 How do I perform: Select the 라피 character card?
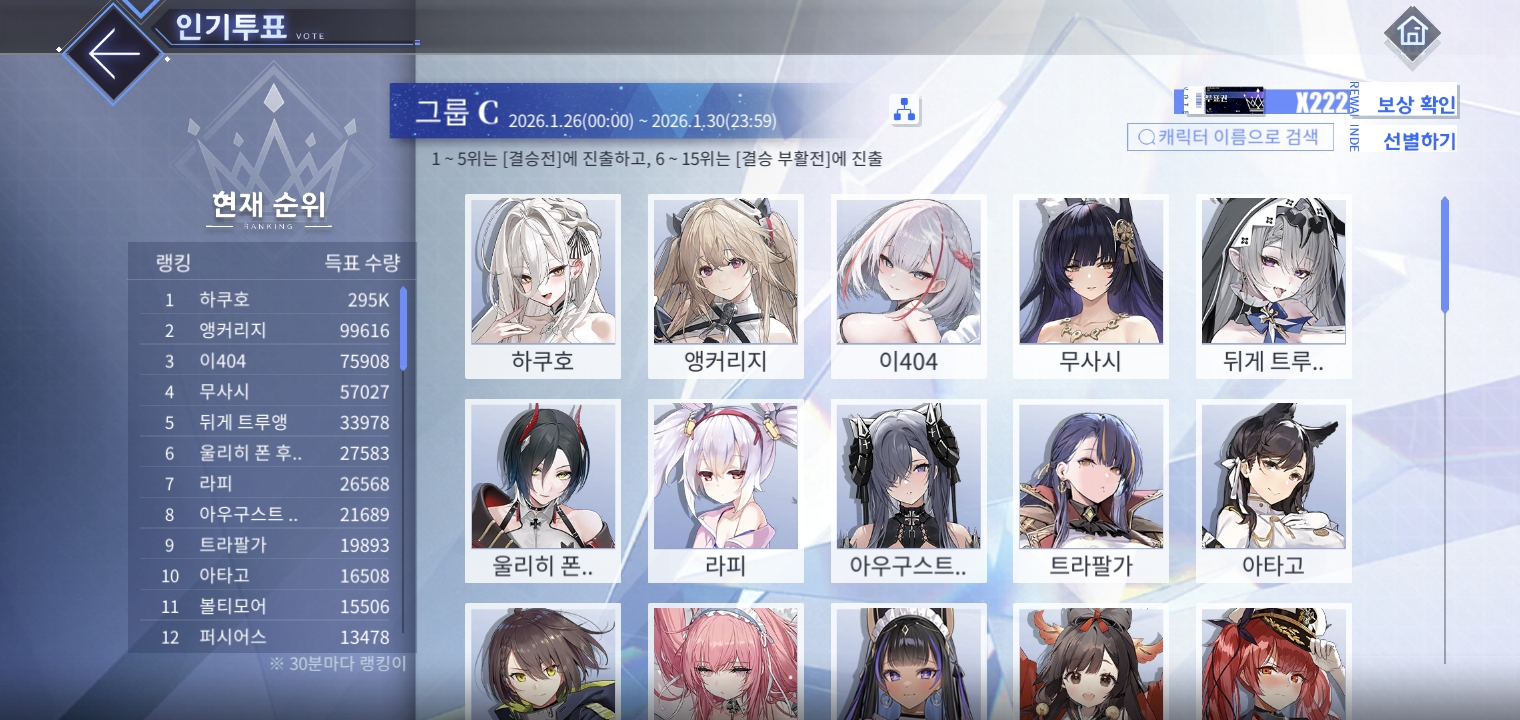click(726, 490)
